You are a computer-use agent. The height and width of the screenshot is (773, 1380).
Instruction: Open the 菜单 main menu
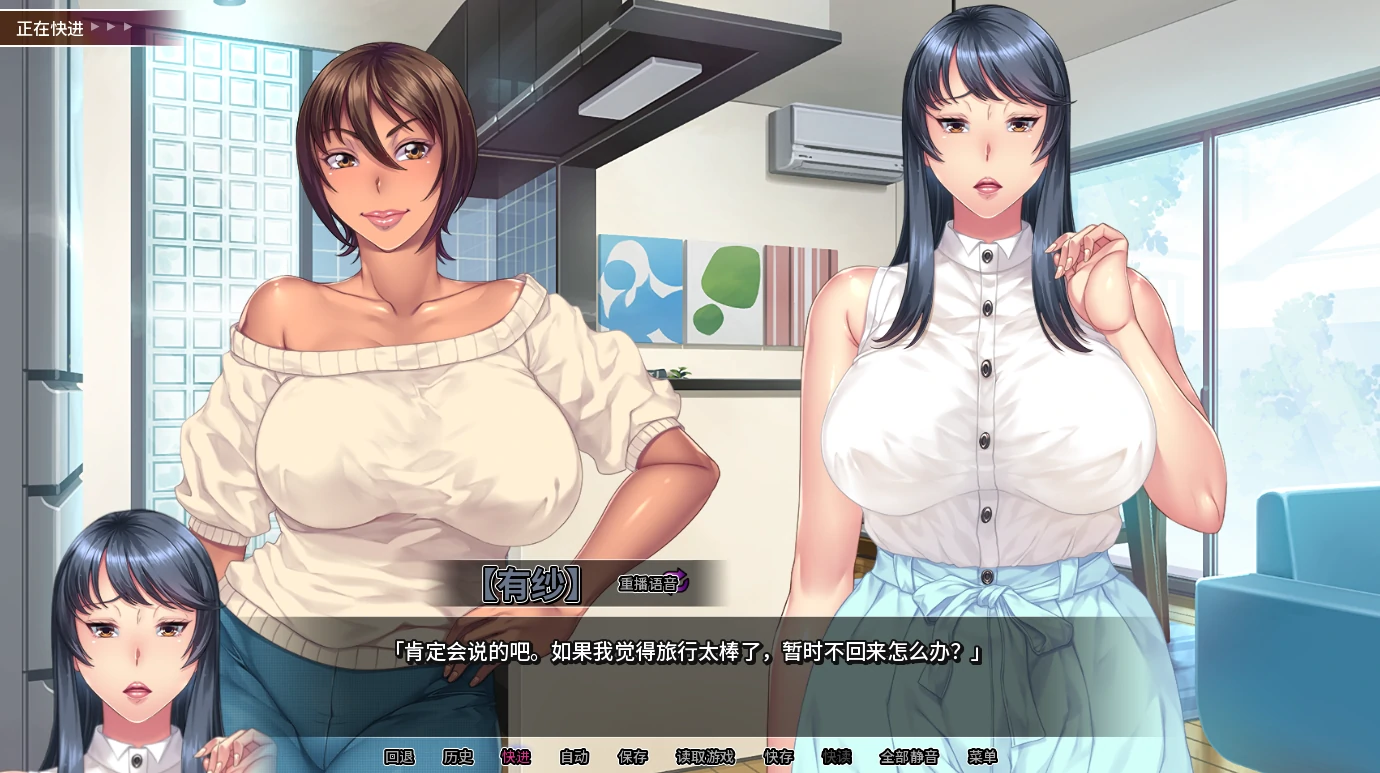(x=982, y=757)
